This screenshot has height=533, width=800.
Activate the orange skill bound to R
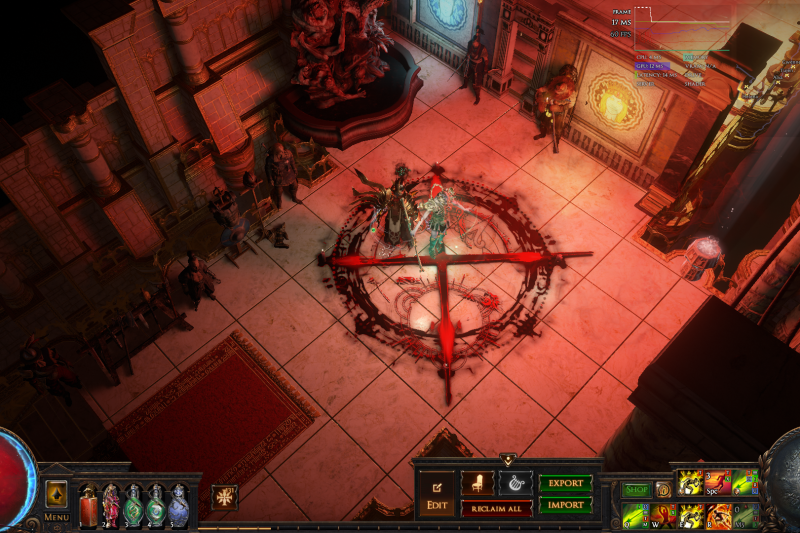[x=719, y=516]
